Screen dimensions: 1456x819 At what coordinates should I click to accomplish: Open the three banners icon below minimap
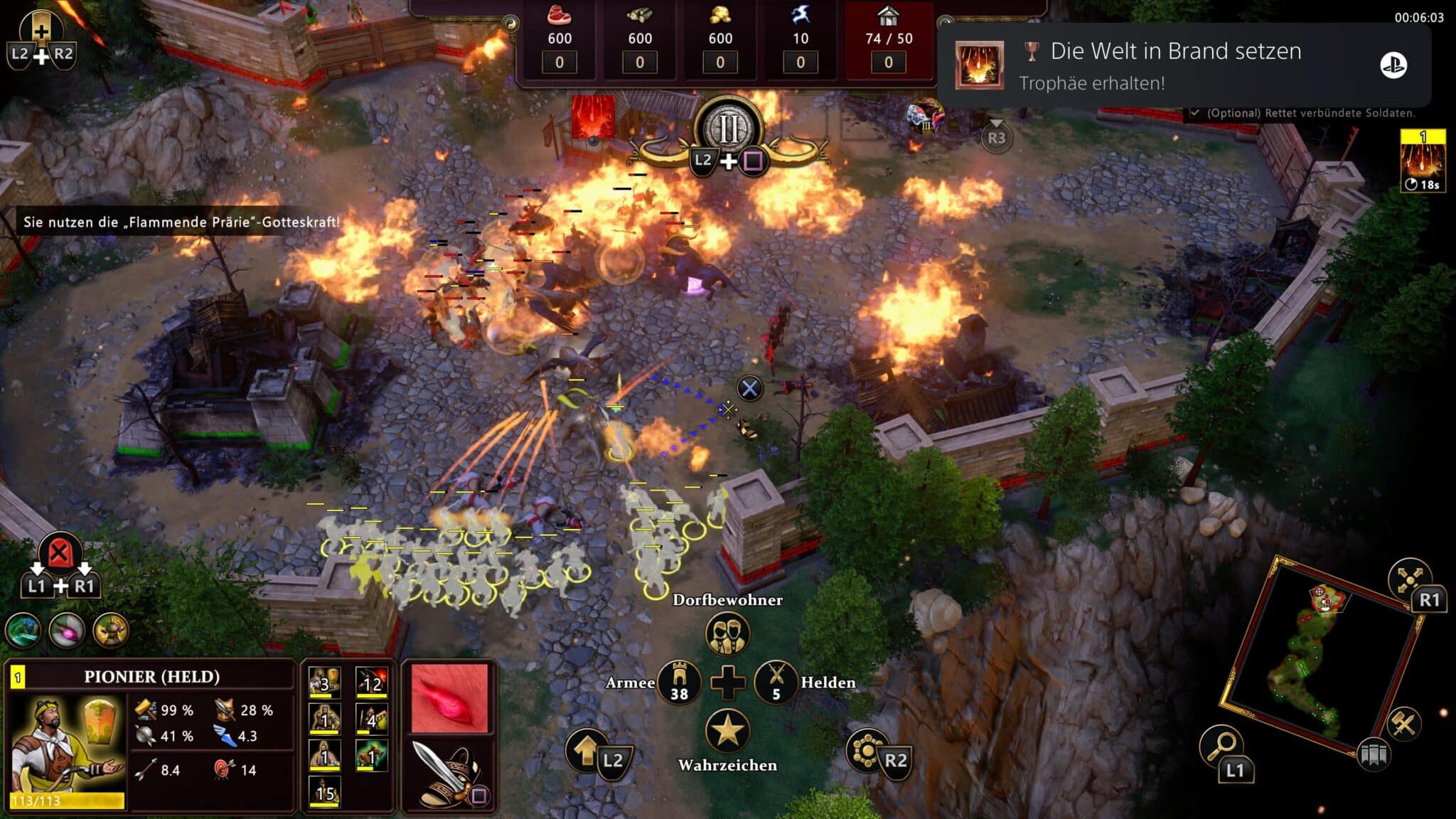(x=1374, y=754)
